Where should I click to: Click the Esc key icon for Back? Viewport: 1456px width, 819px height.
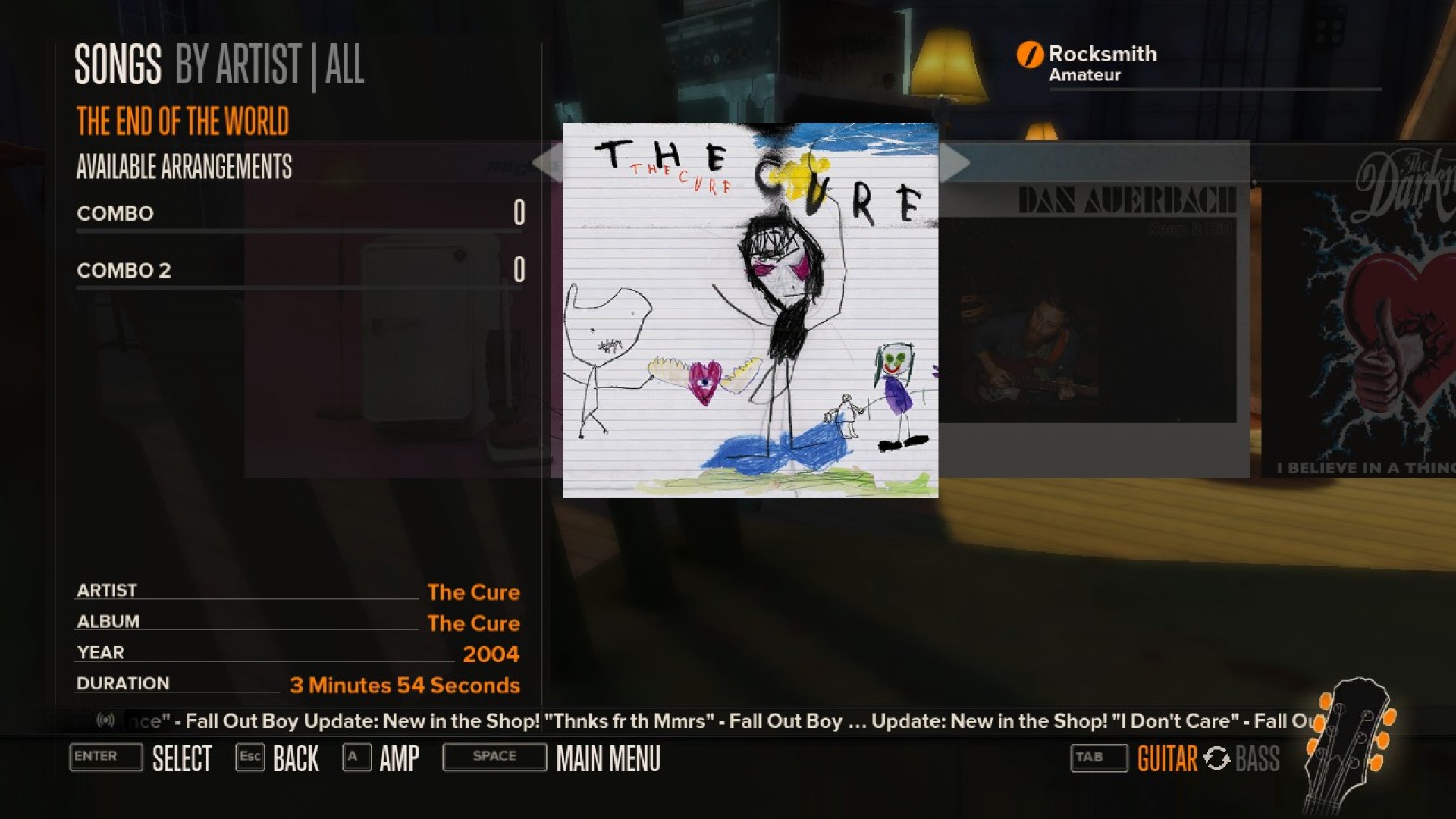(249, 756)
